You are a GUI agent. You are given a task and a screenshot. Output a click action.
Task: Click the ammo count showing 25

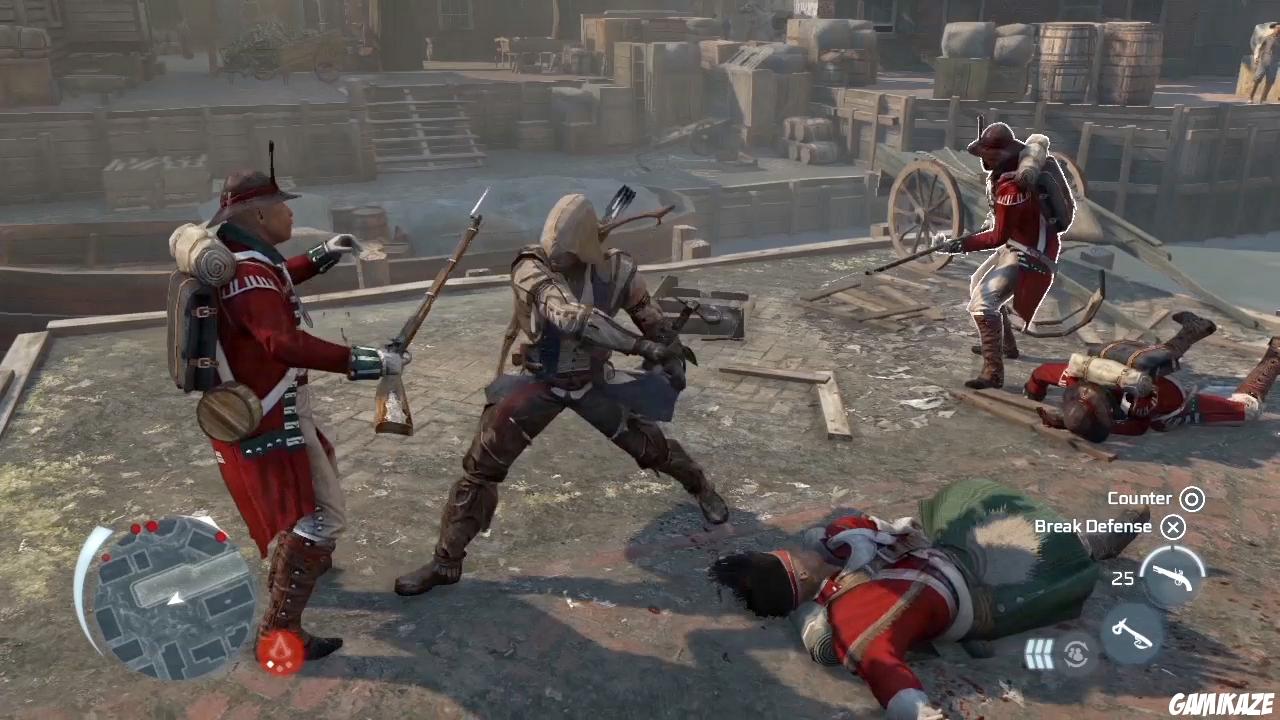coord(1123,578)
